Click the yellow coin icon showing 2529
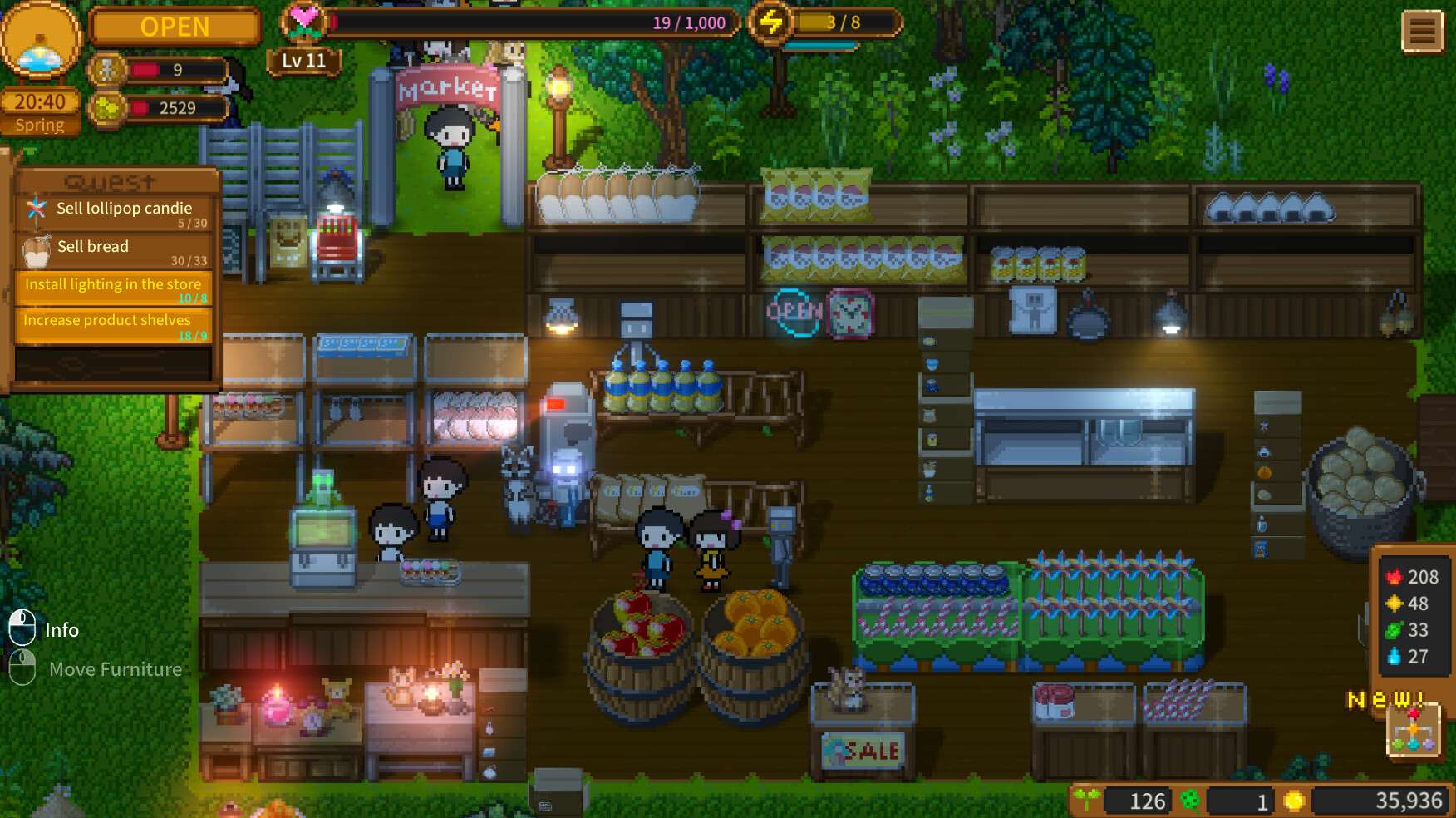This screenshot has height=818, width=1456. (109, 108)
